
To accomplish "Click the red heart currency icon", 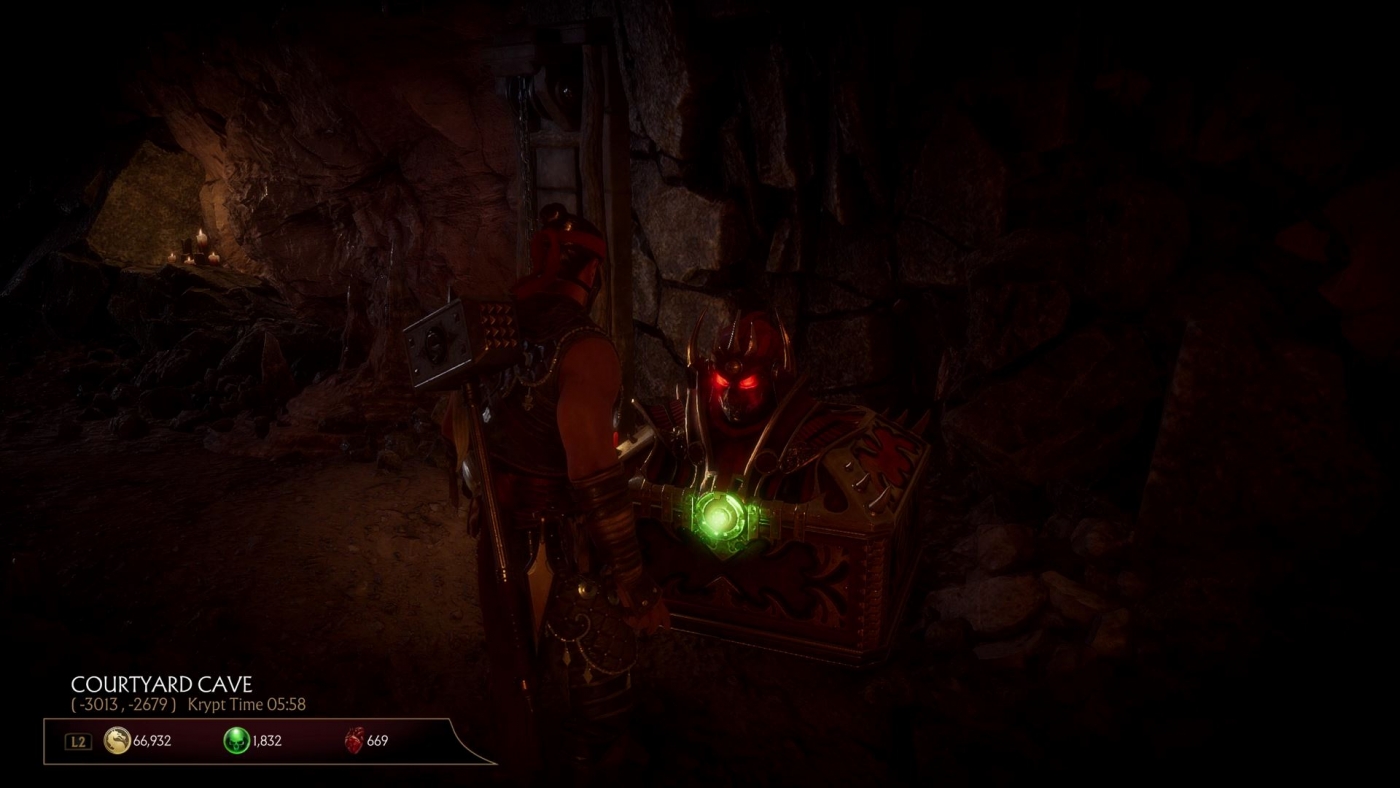I will (x=352, y=741).
